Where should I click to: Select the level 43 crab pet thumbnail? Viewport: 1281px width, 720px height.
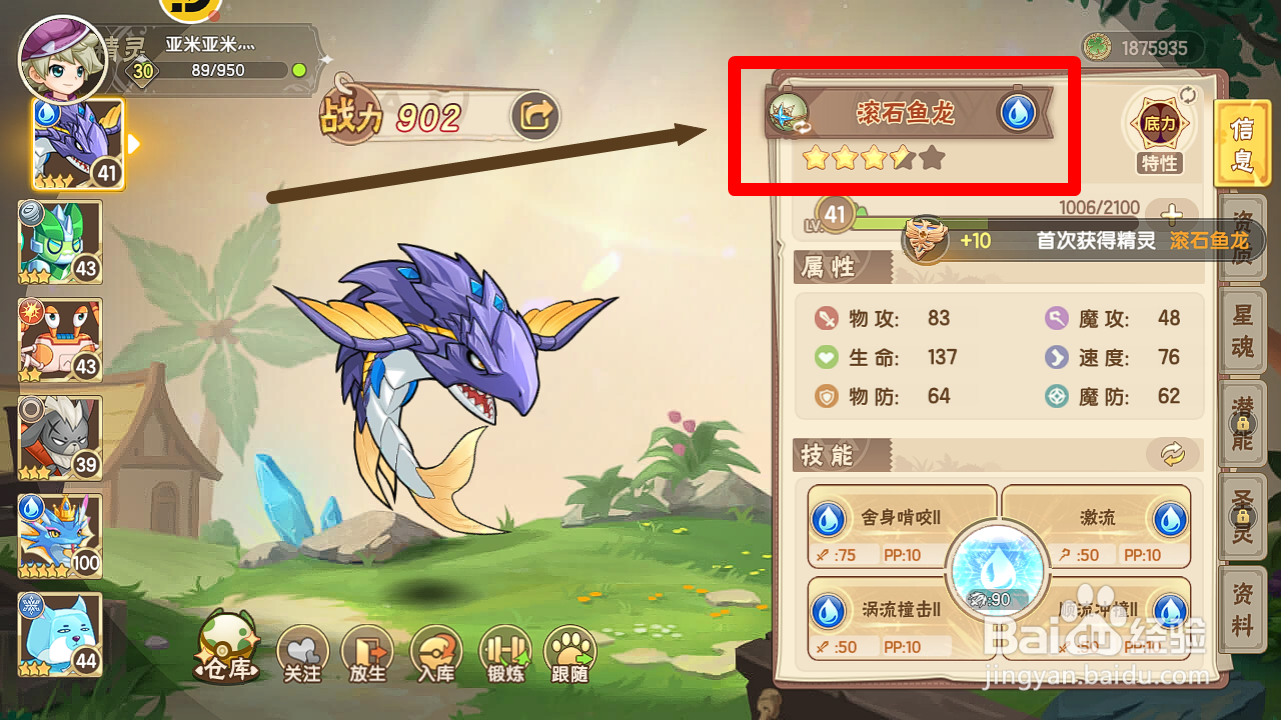coord(58,340)
